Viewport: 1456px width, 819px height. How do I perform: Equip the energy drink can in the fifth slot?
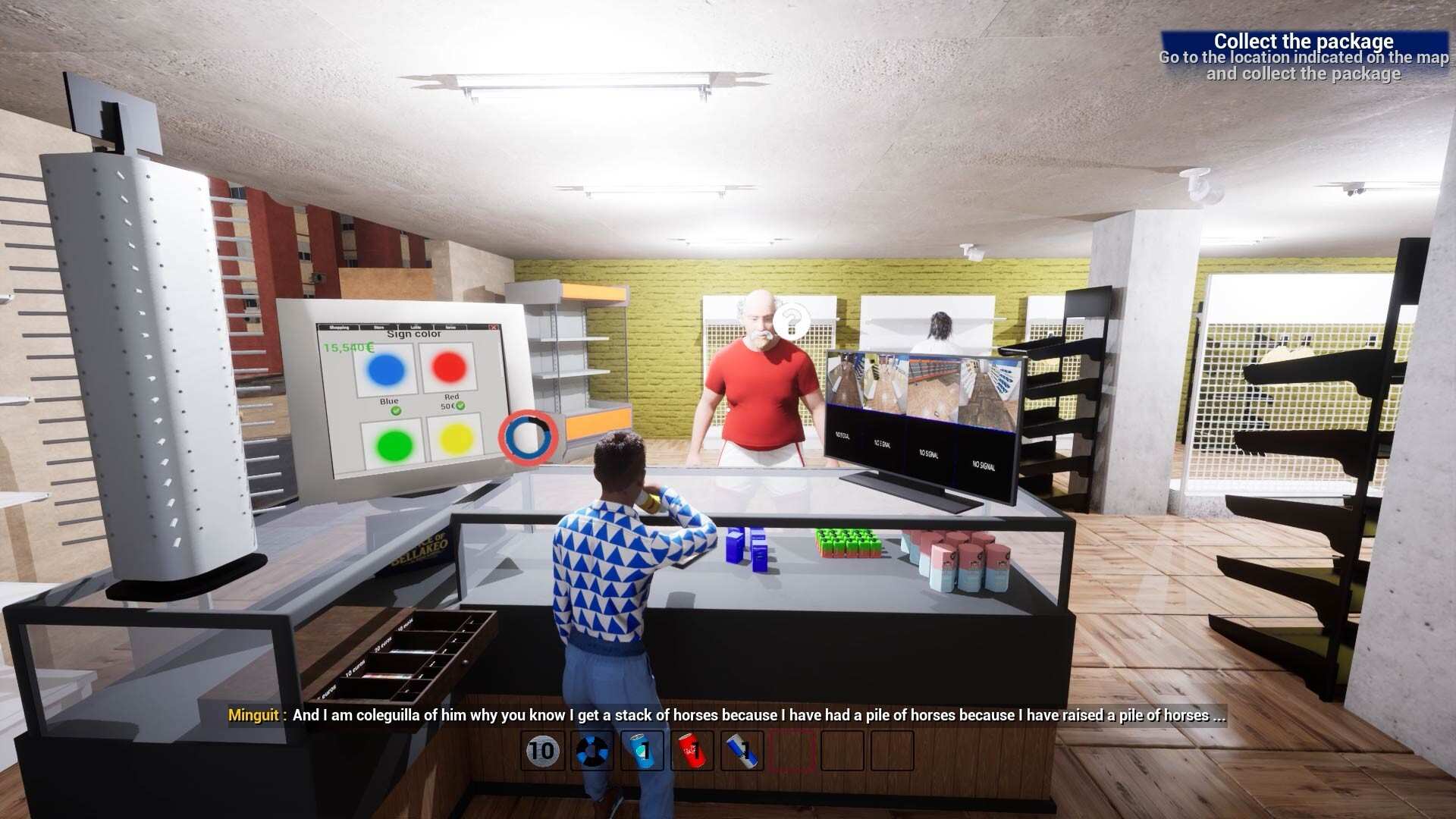(x=743, y=751)
